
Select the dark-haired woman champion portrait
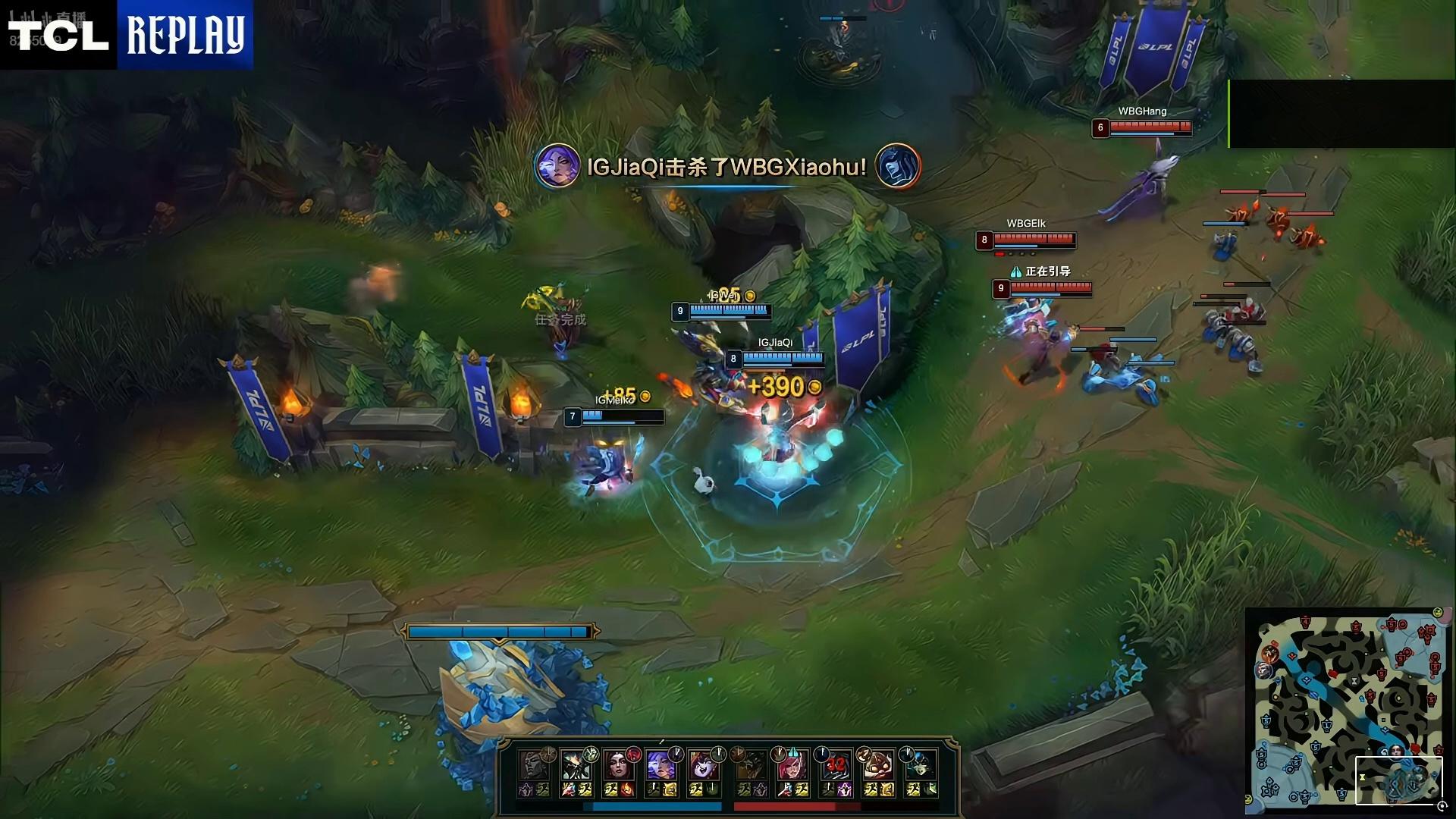(x=618, y=764)
